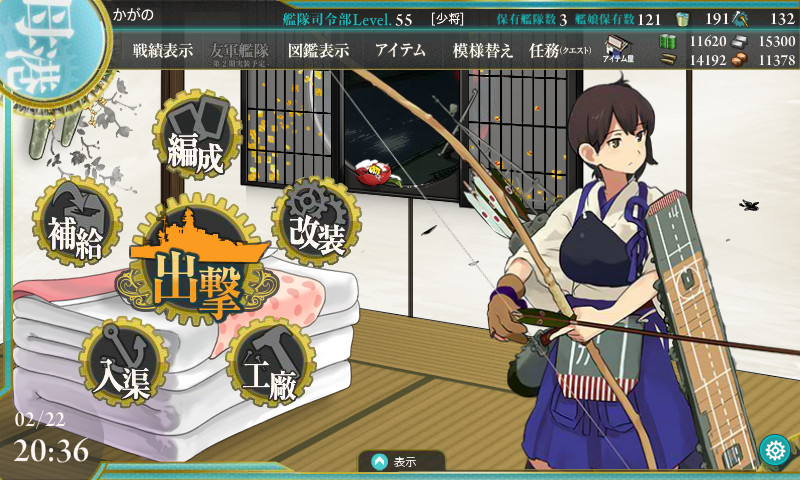Open the 任務 quest list
800x480 pixels.
click(x=560, y=51)
